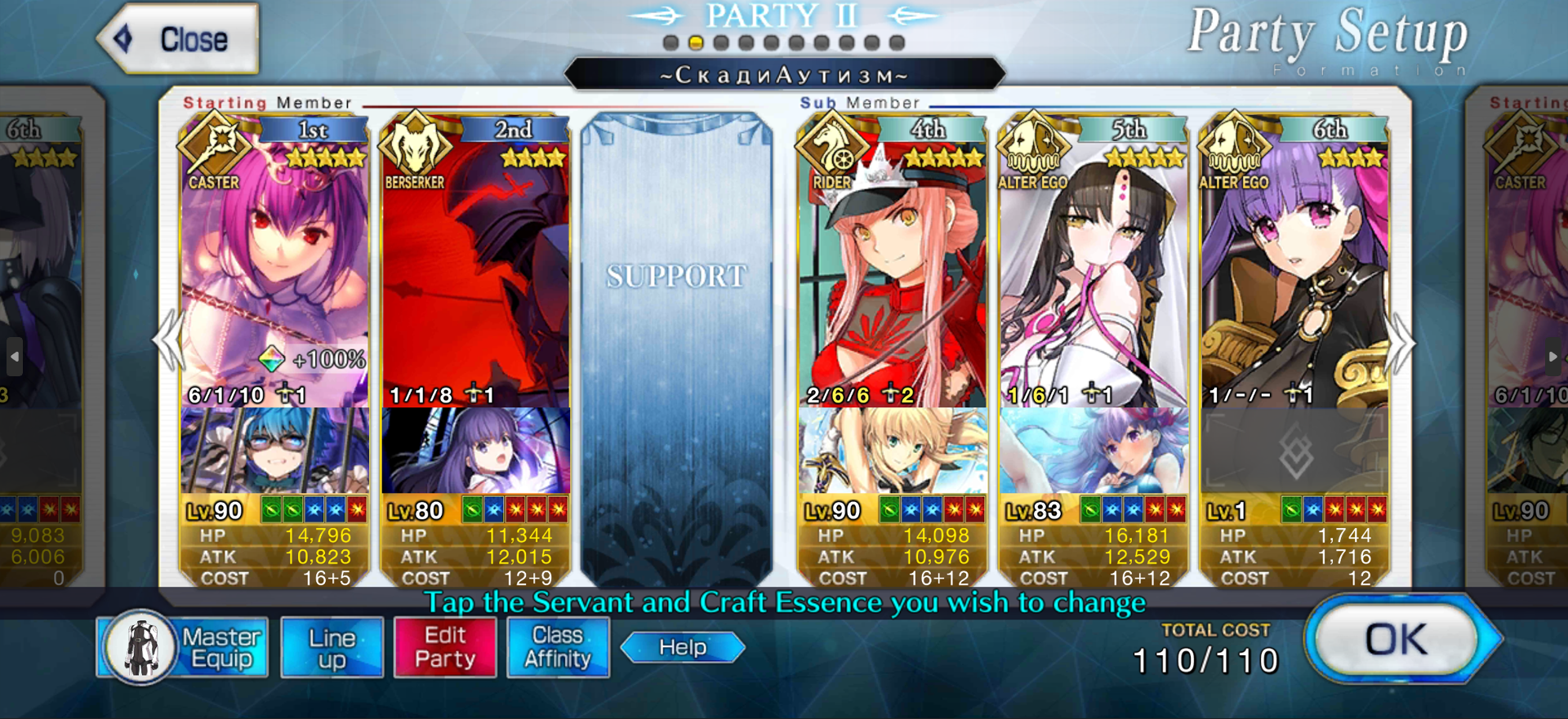Select the 6th slot Lv.1 Alter Ego servant
The width and height of the screenshot is (1568, 719).
click(1294, 269)
